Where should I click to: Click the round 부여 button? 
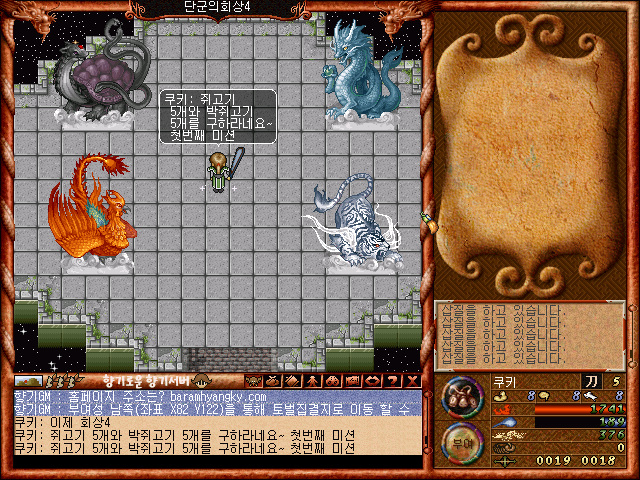point(461,443)
